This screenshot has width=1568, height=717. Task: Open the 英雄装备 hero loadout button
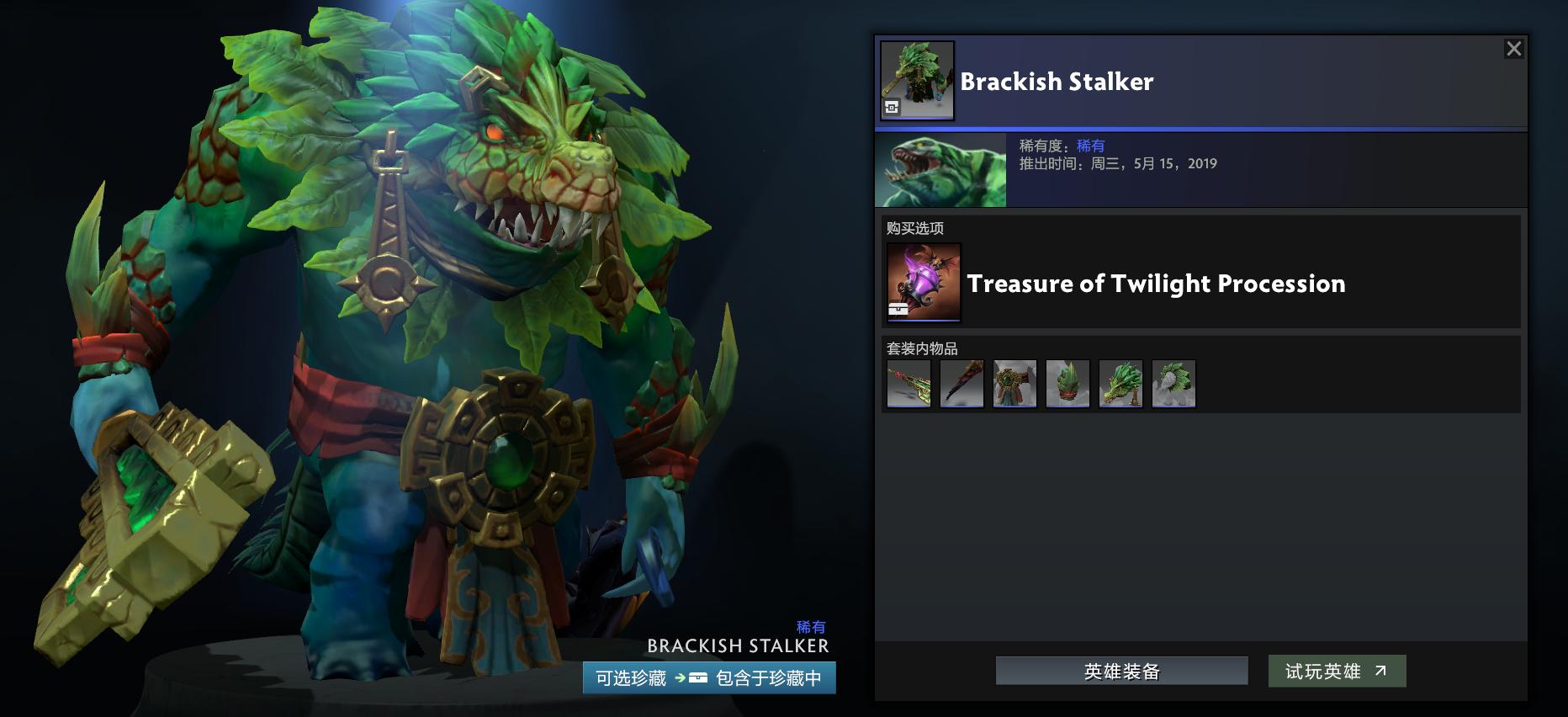point(1121,671)
